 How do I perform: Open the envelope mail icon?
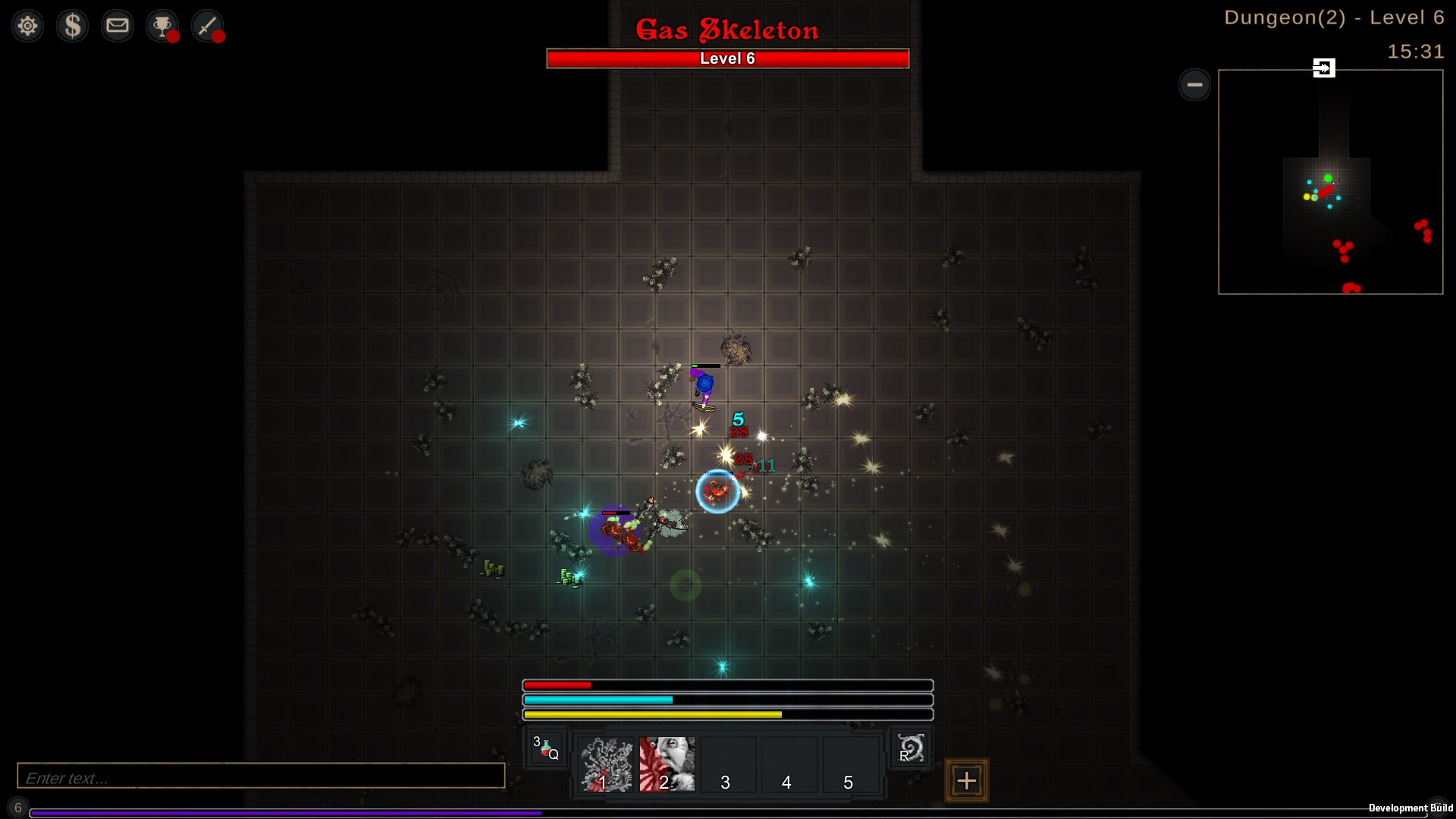coord(118,26)
